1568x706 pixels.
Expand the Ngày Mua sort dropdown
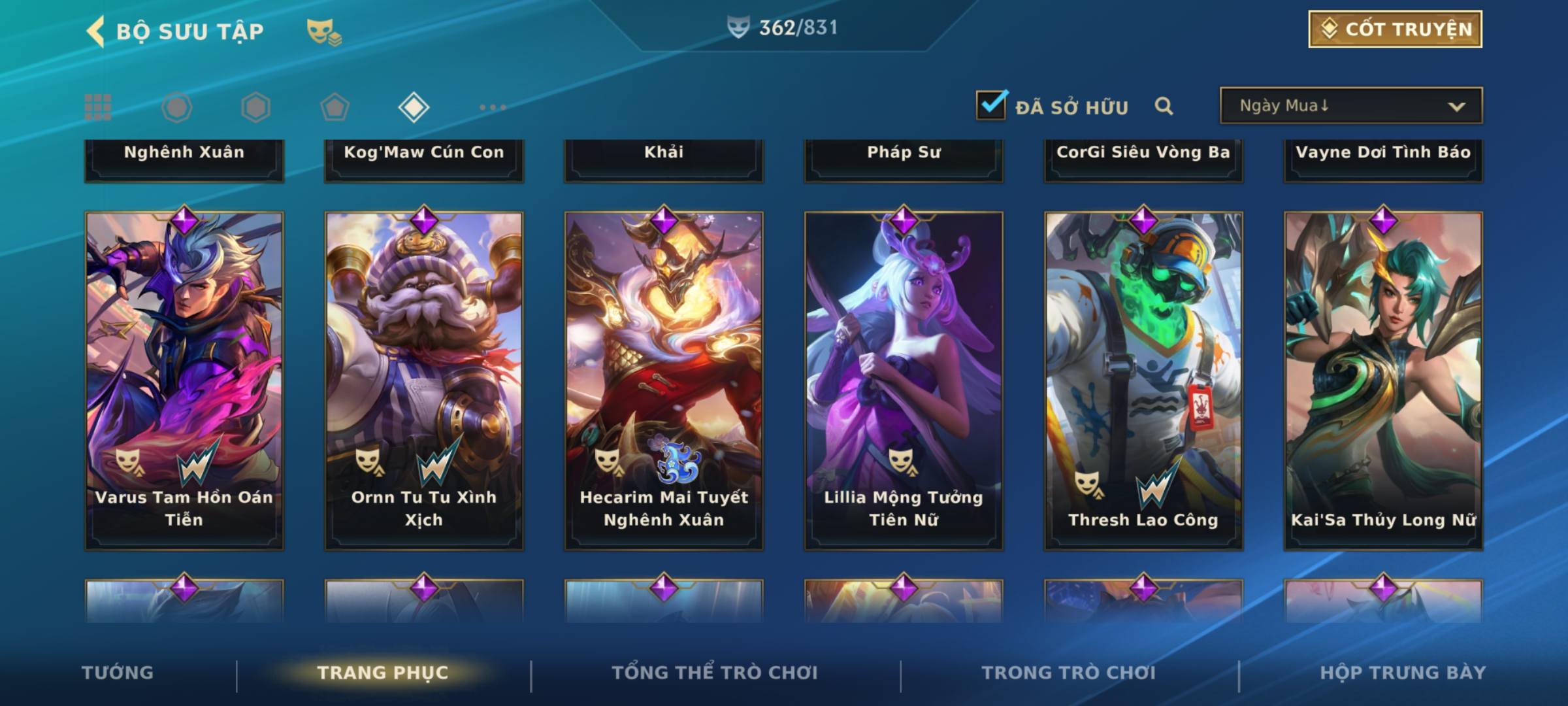pyautogui.click(x=1350, y=106)
